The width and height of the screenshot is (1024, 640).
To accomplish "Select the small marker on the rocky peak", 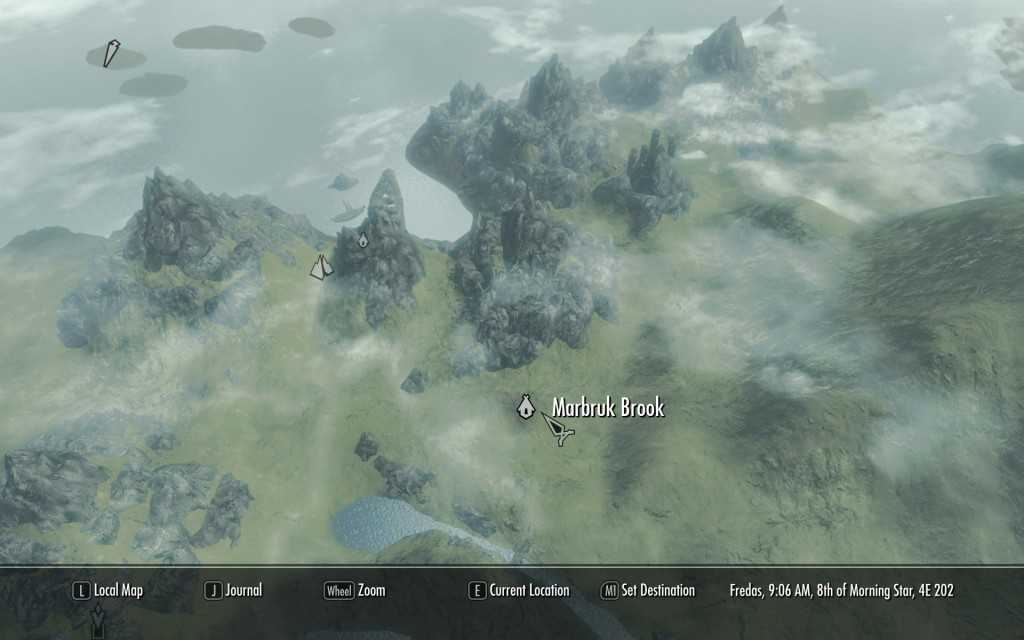I will coord(363,239).
